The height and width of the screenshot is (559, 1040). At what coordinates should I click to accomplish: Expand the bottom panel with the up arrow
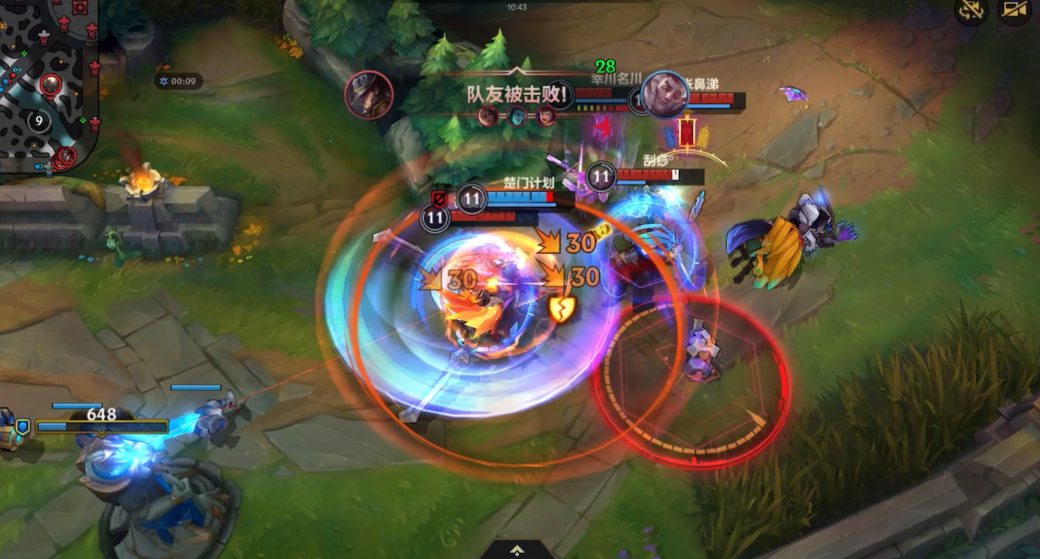click(516, 549)
